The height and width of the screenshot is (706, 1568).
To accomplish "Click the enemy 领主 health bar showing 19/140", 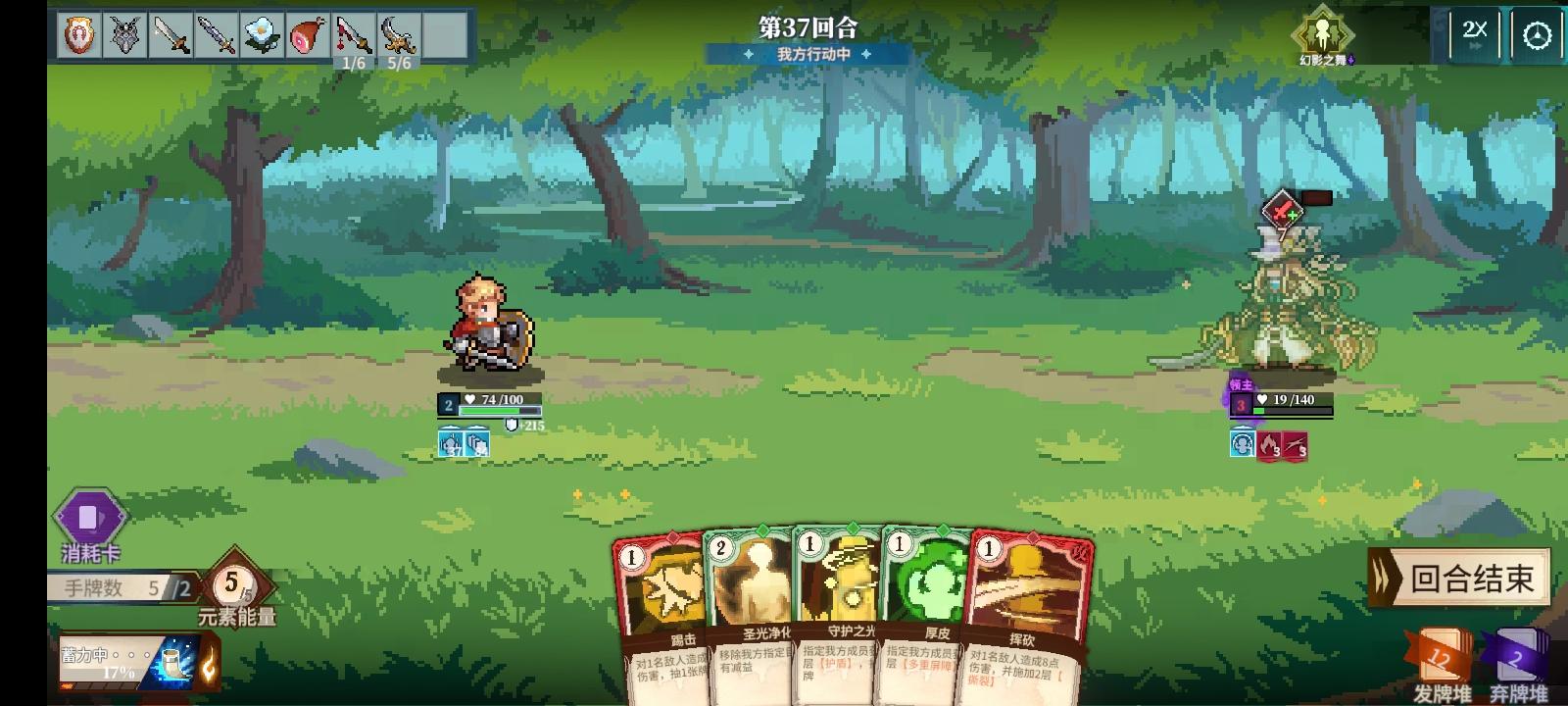I will [1290, 400].
